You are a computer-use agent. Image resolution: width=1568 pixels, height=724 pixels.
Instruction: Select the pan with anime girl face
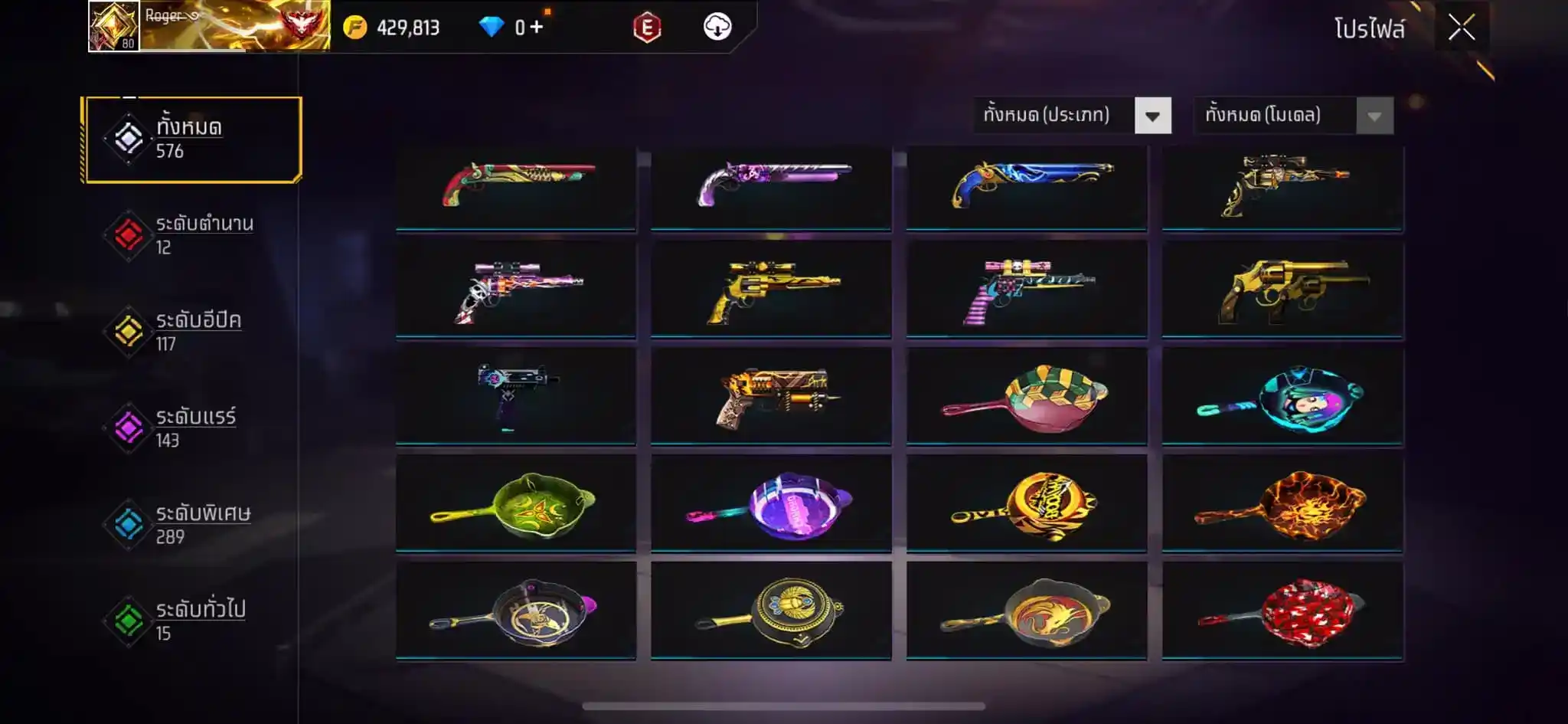pyautogui.click(x=1282, y=398)
